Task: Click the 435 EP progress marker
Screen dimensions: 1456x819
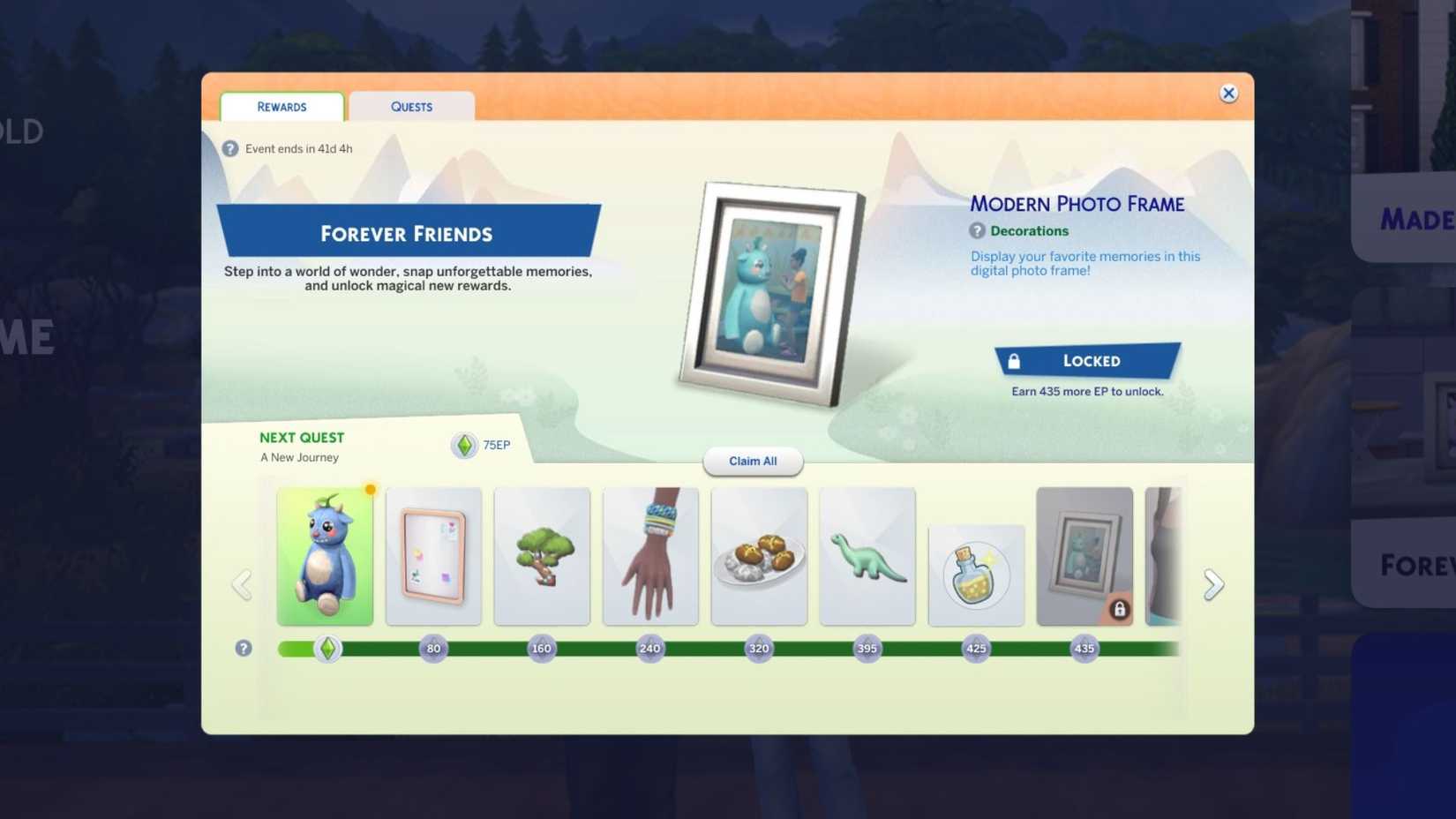Action: click(1084, 648)
